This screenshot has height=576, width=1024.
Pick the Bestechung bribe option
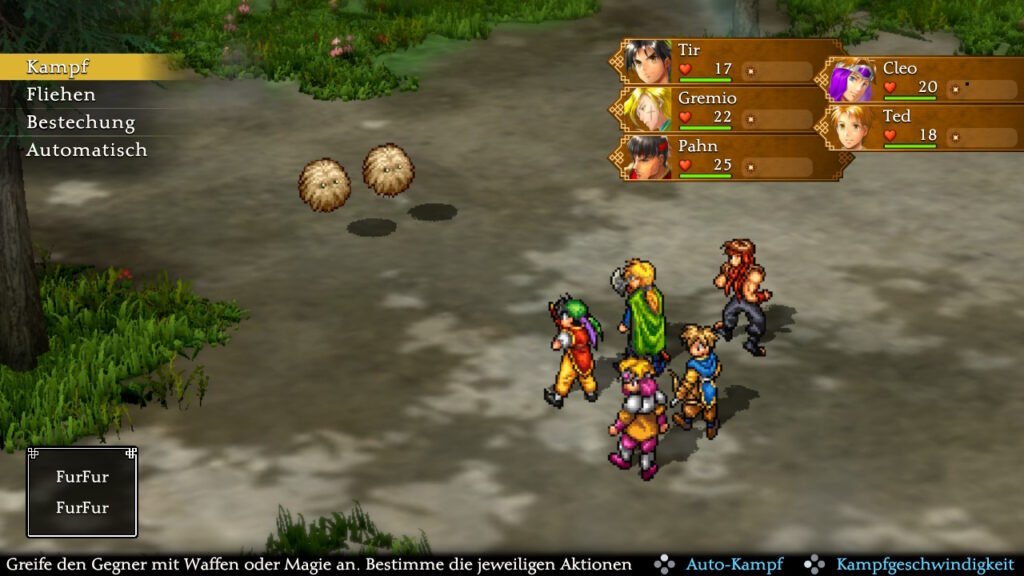coord(80,122)
